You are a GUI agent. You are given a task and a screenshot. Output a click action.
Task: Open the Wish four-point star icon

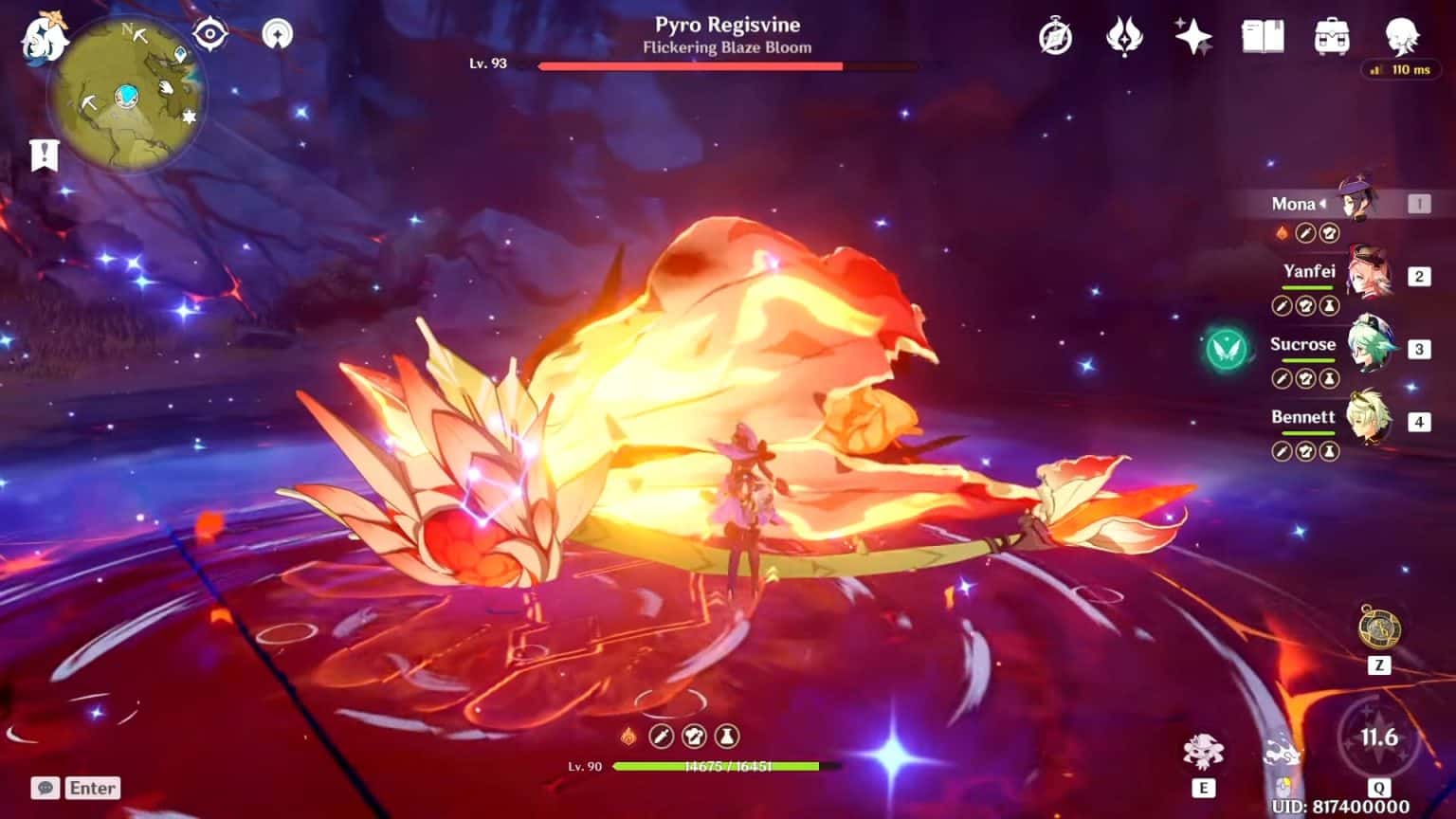1192,38
